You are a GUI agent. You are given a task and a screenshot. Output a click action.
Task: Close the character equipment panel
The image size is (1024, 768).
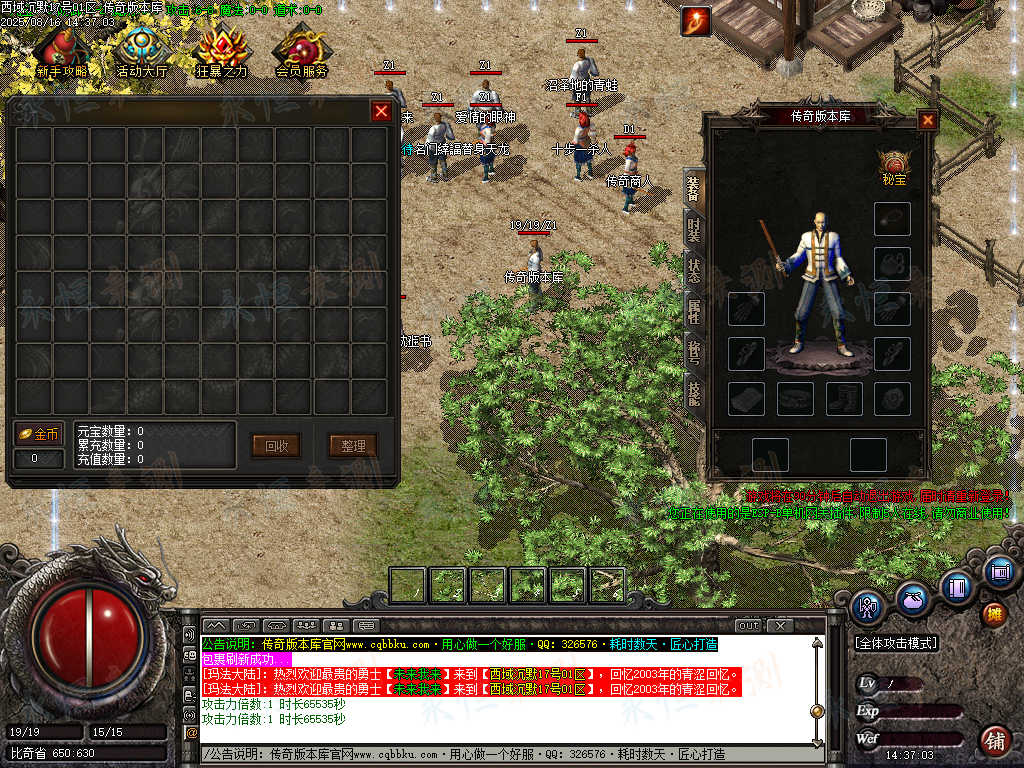point(928,120)
